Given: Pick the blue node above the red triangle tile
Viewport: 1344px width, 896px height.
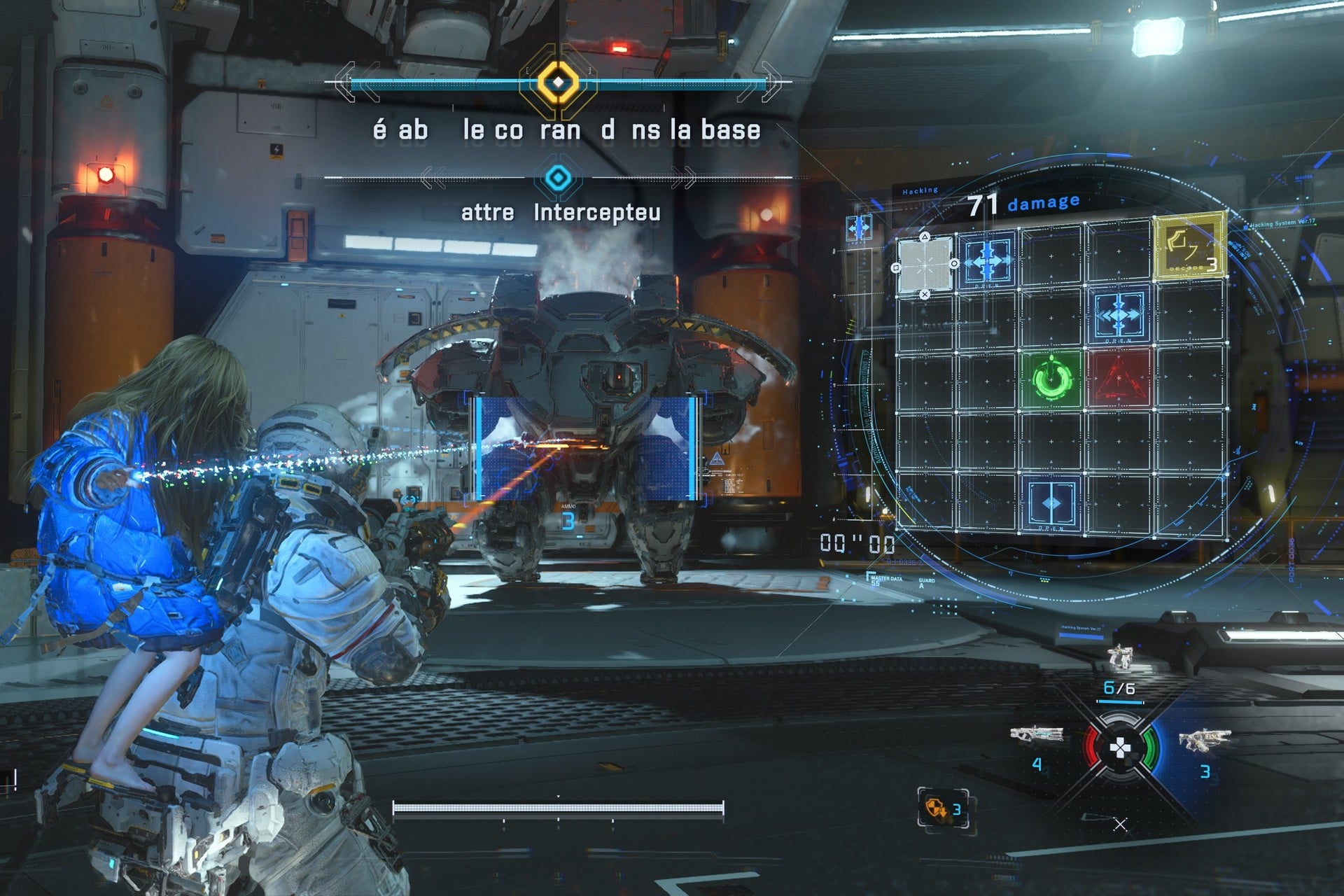Looking at the screenshot, I should (x=1119, y=315).
